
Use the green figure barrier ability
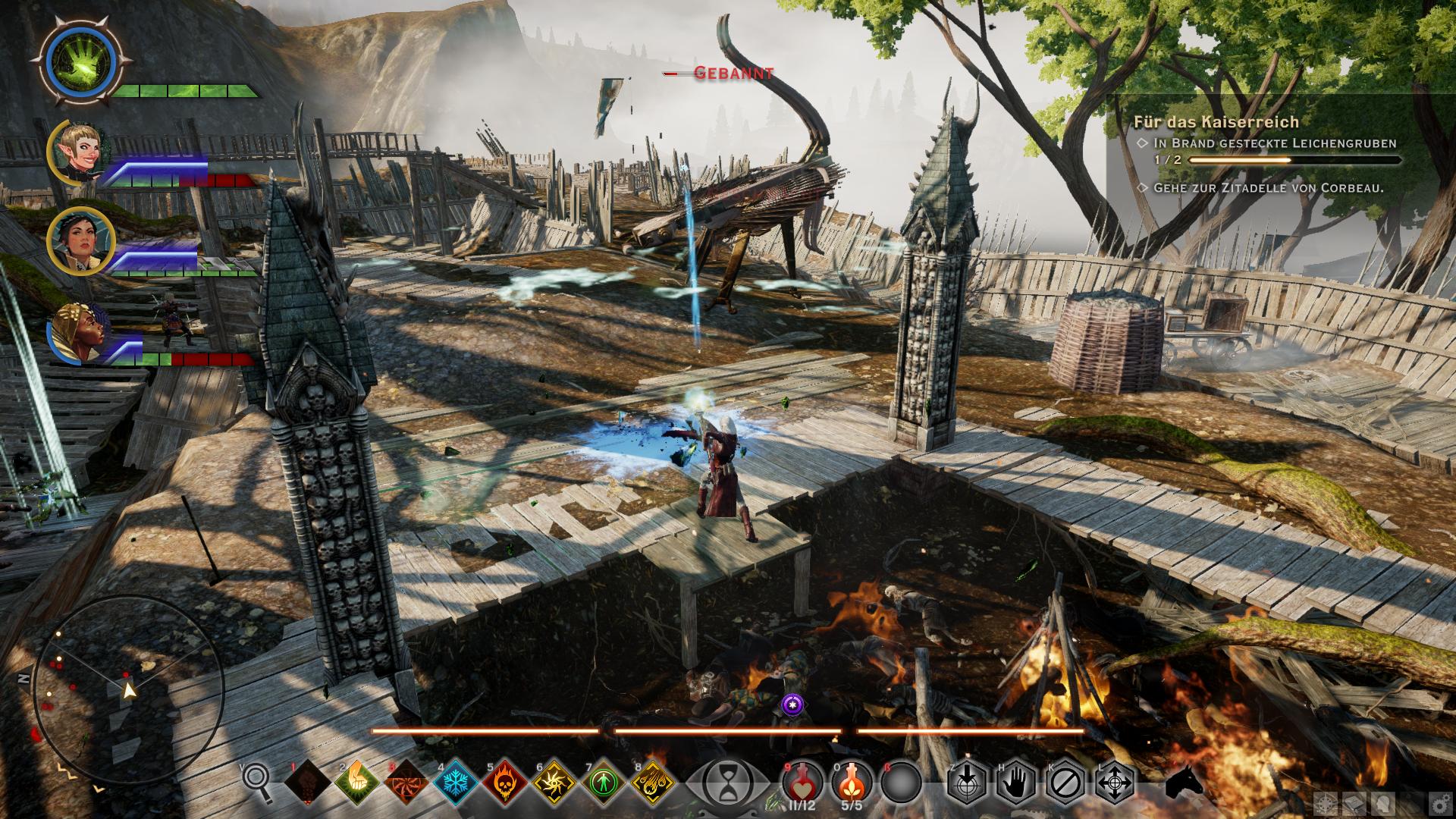(x=603, y=781)
